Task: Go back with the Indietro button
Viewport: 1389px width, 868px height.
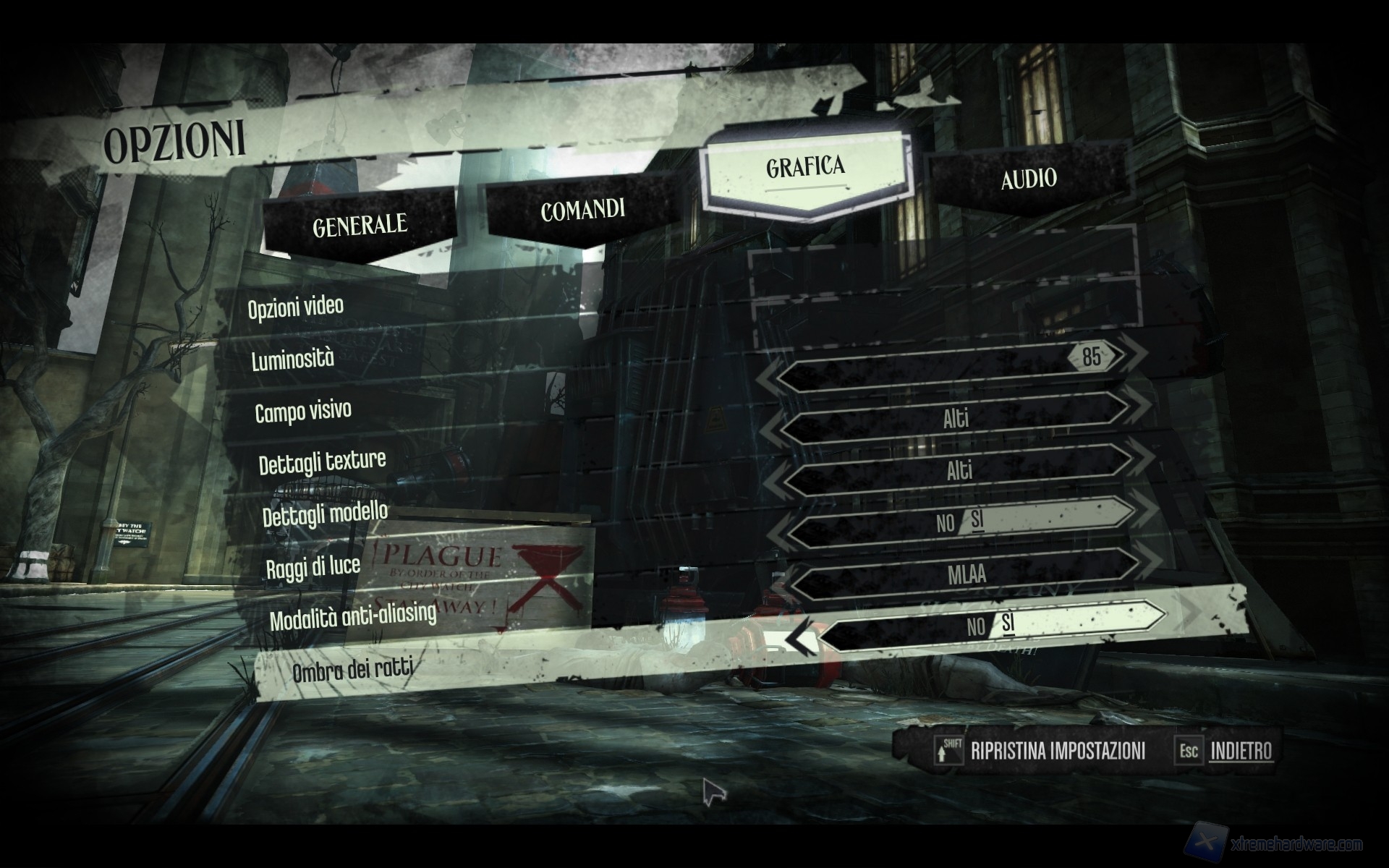Action: point(1241,751)
